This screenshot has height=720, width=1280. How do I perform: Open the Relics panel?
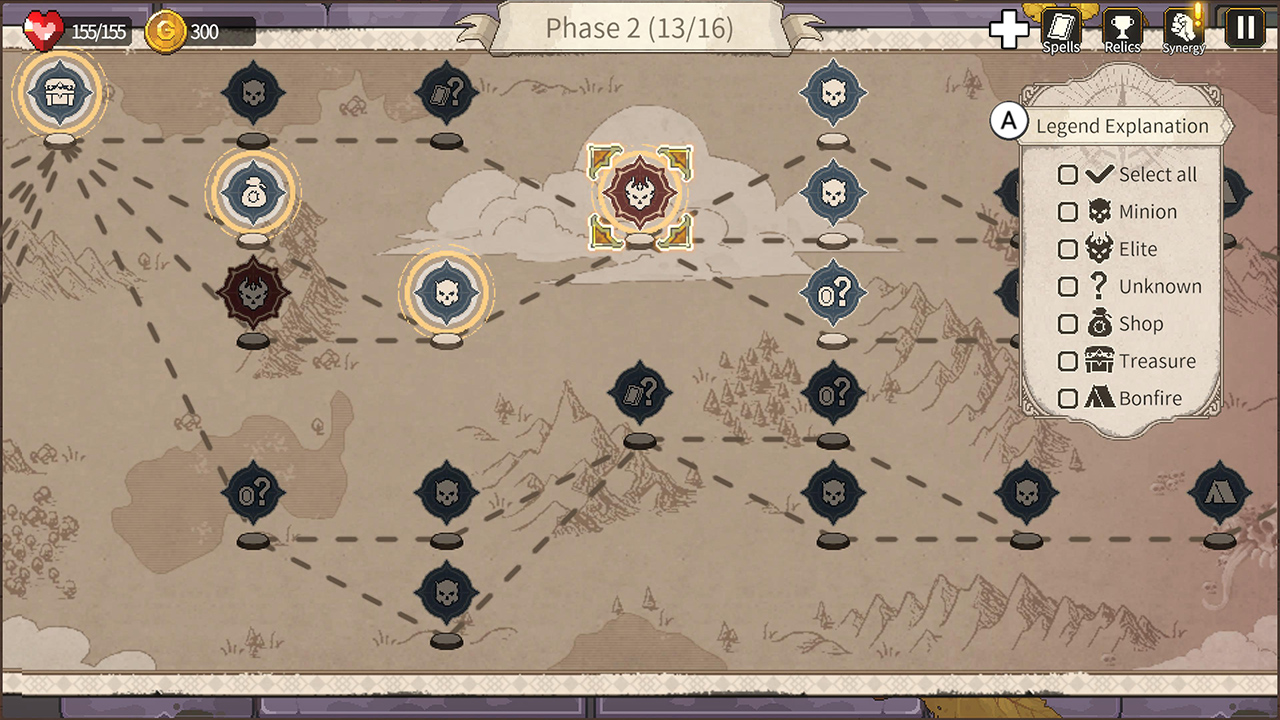click(1122, 27)
